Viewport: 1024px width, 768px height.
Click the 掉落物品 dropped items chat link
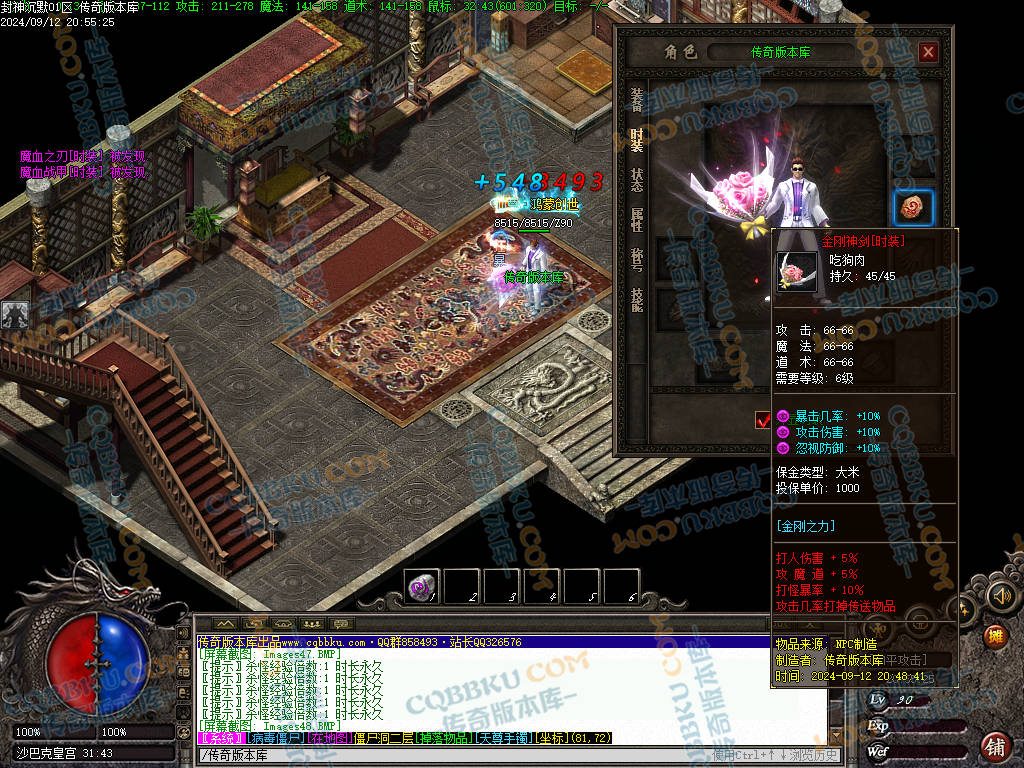point(448,738)
